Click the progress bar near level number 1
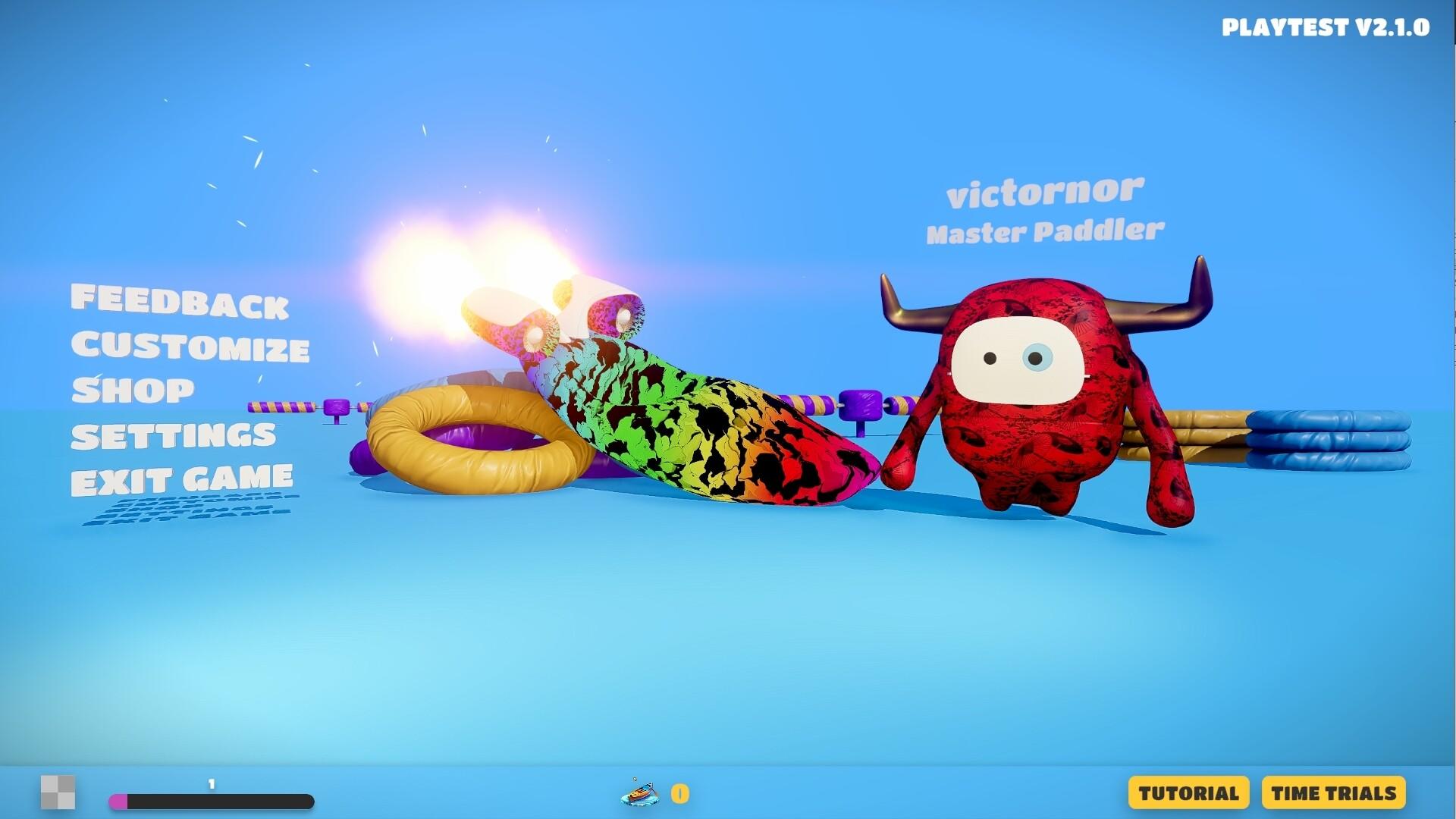This screenshot has height=819, width=1456. click(212, 799)
